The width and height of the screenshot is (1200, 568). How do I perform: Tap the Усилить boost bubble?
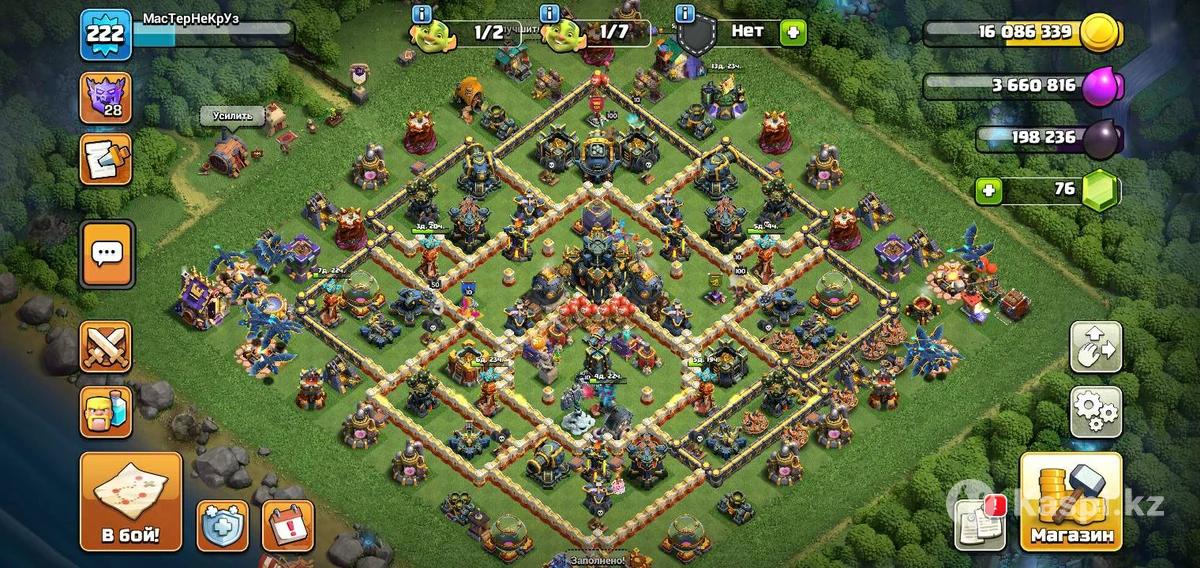tap(233, 117)
